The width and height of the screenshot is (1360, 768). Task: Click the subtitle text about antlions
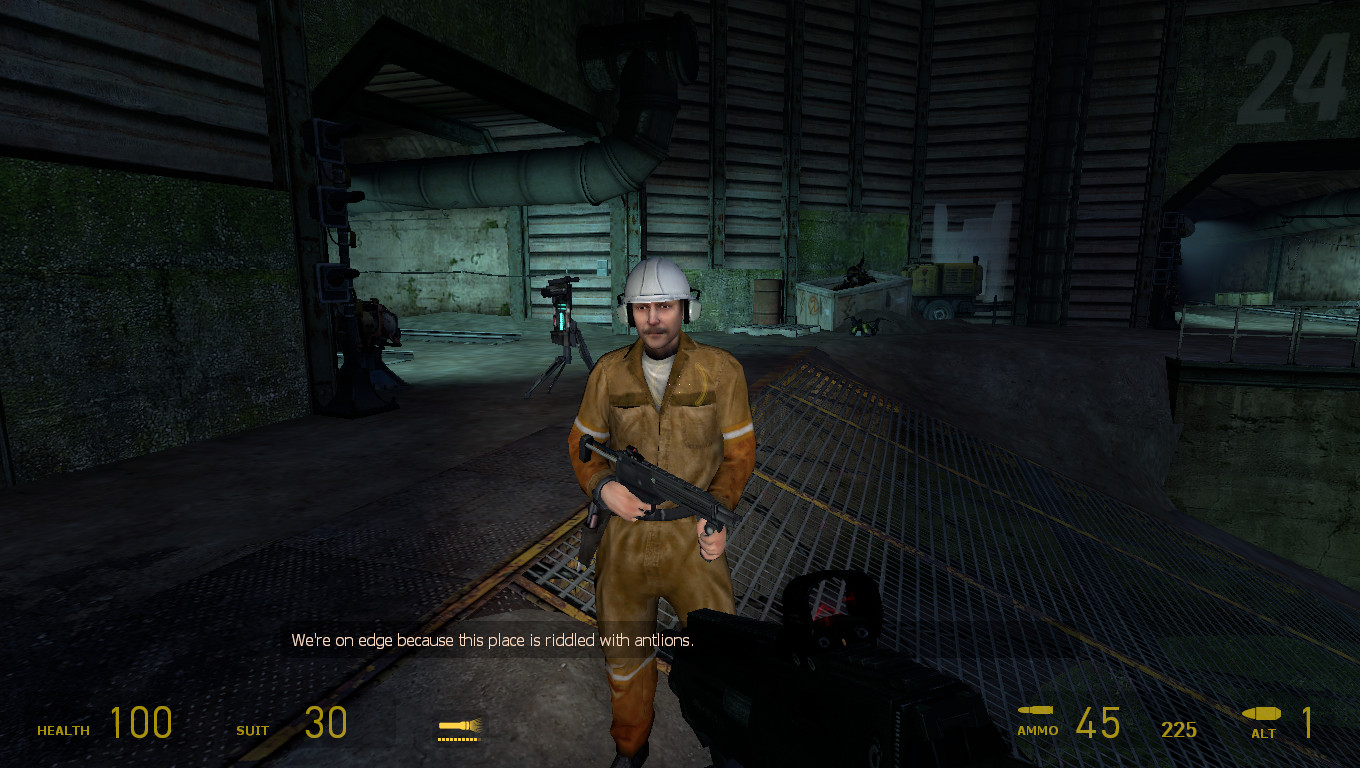[496, 641]
